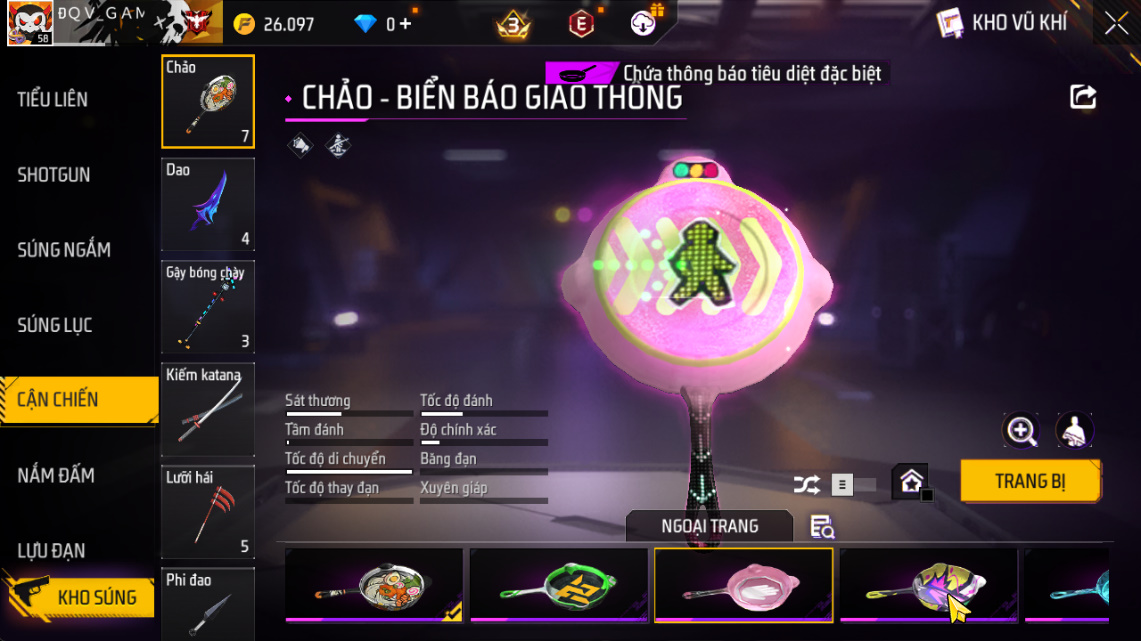
Task: Select the ramen bowl pan skin
Action: tap(373, 584)
